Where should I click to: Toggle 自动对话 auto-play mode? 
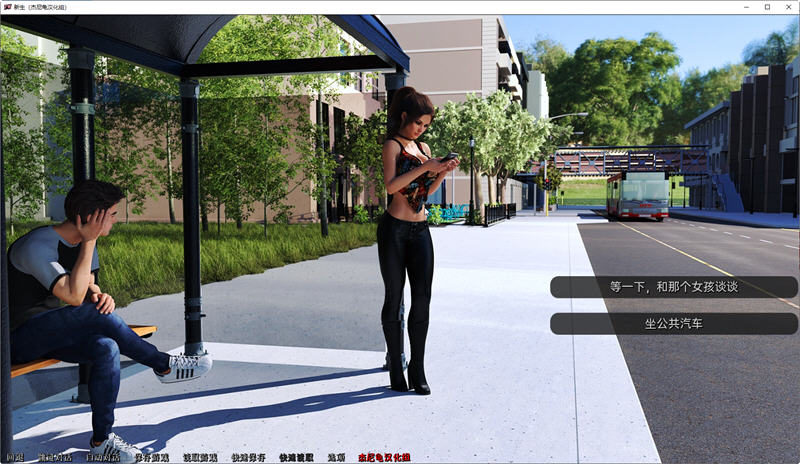tap(102, 457)
